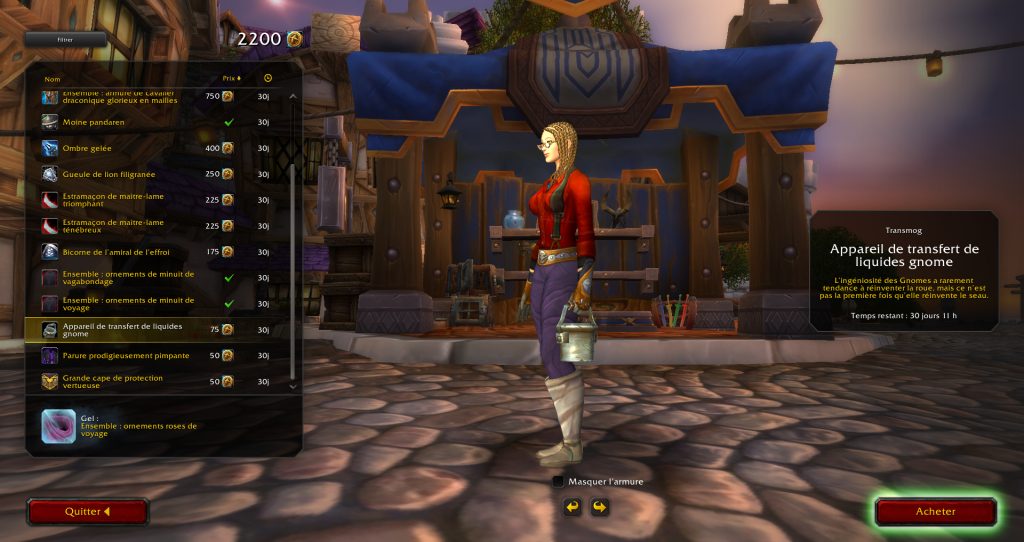Sort the list by Nom column
This screenshot has height=542, width=1024.
pyautogui.click(x=53, y=78)
